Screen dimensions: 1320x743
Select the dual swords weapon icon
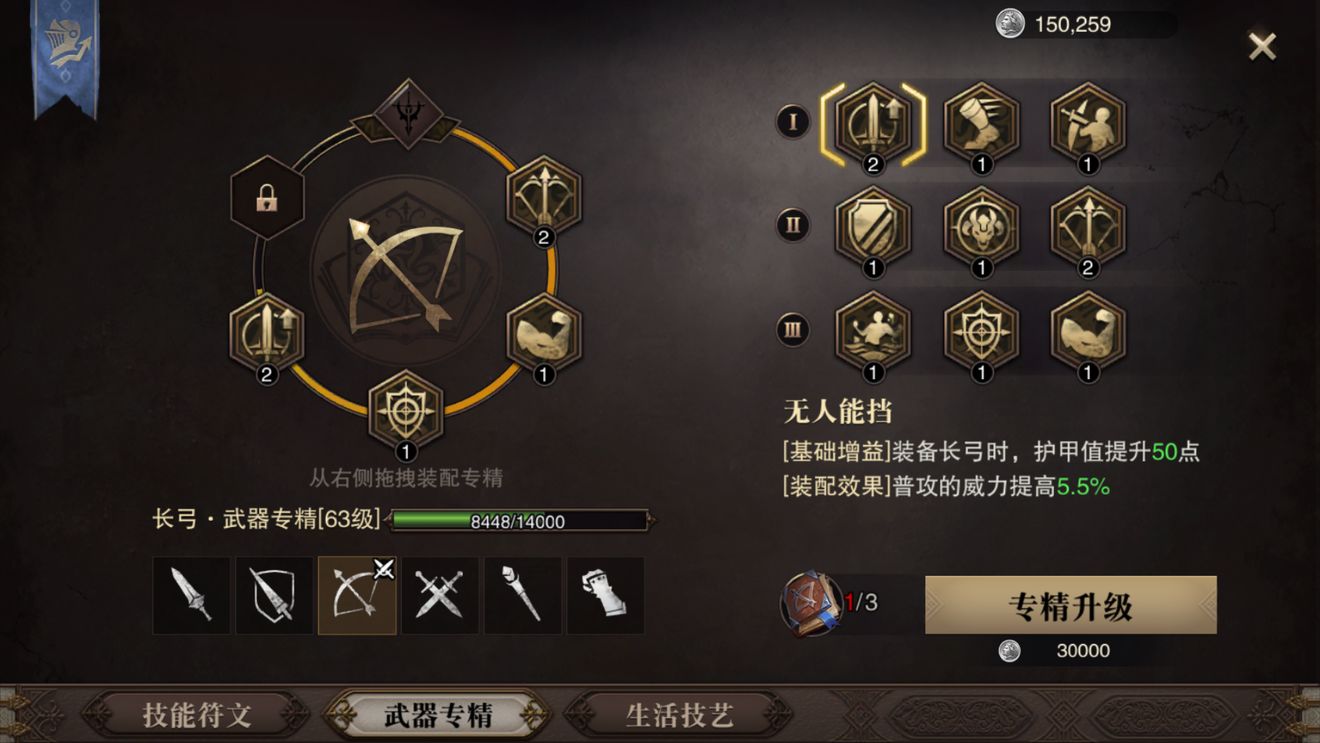tap(441, 595)
